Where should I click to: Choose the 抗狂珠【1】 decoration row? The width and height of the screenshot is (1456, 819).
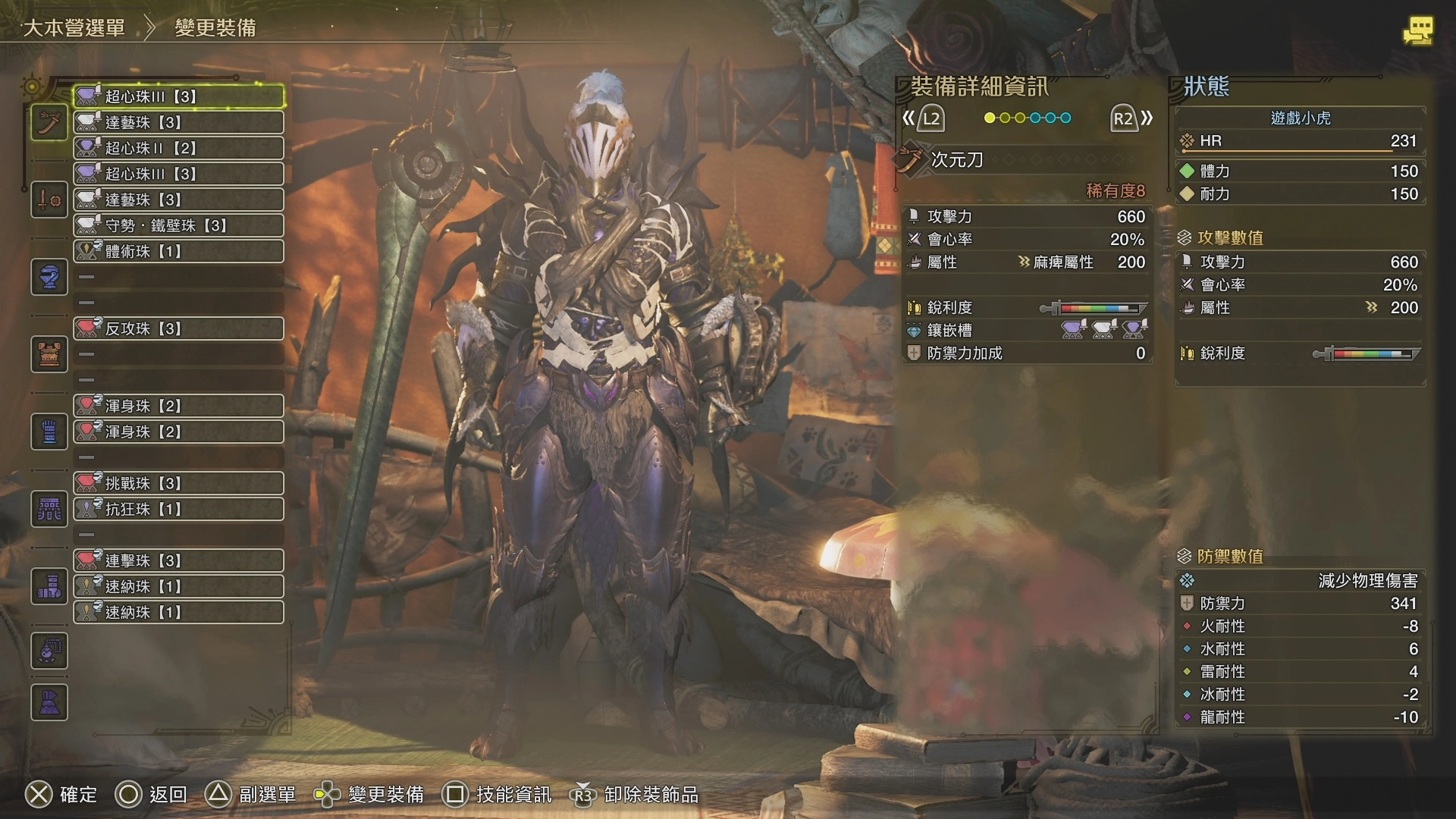(x=179, y=509)
